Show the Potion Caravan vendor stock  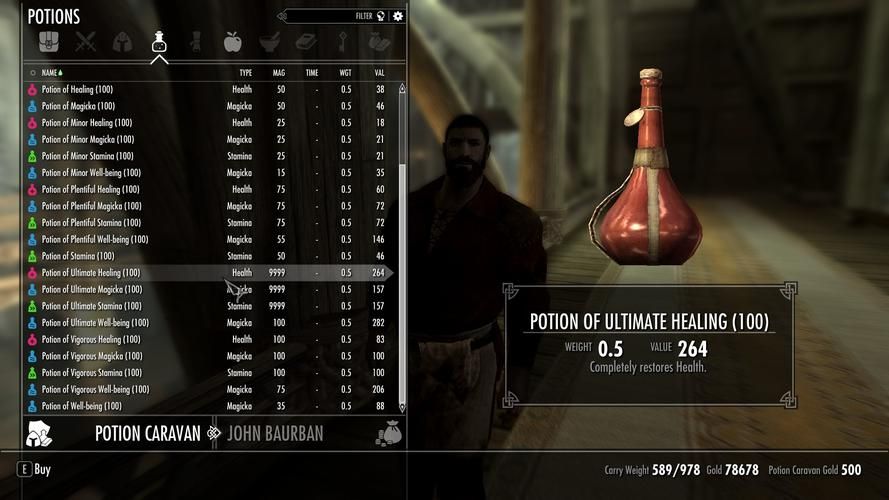click(x=147, y=434)
